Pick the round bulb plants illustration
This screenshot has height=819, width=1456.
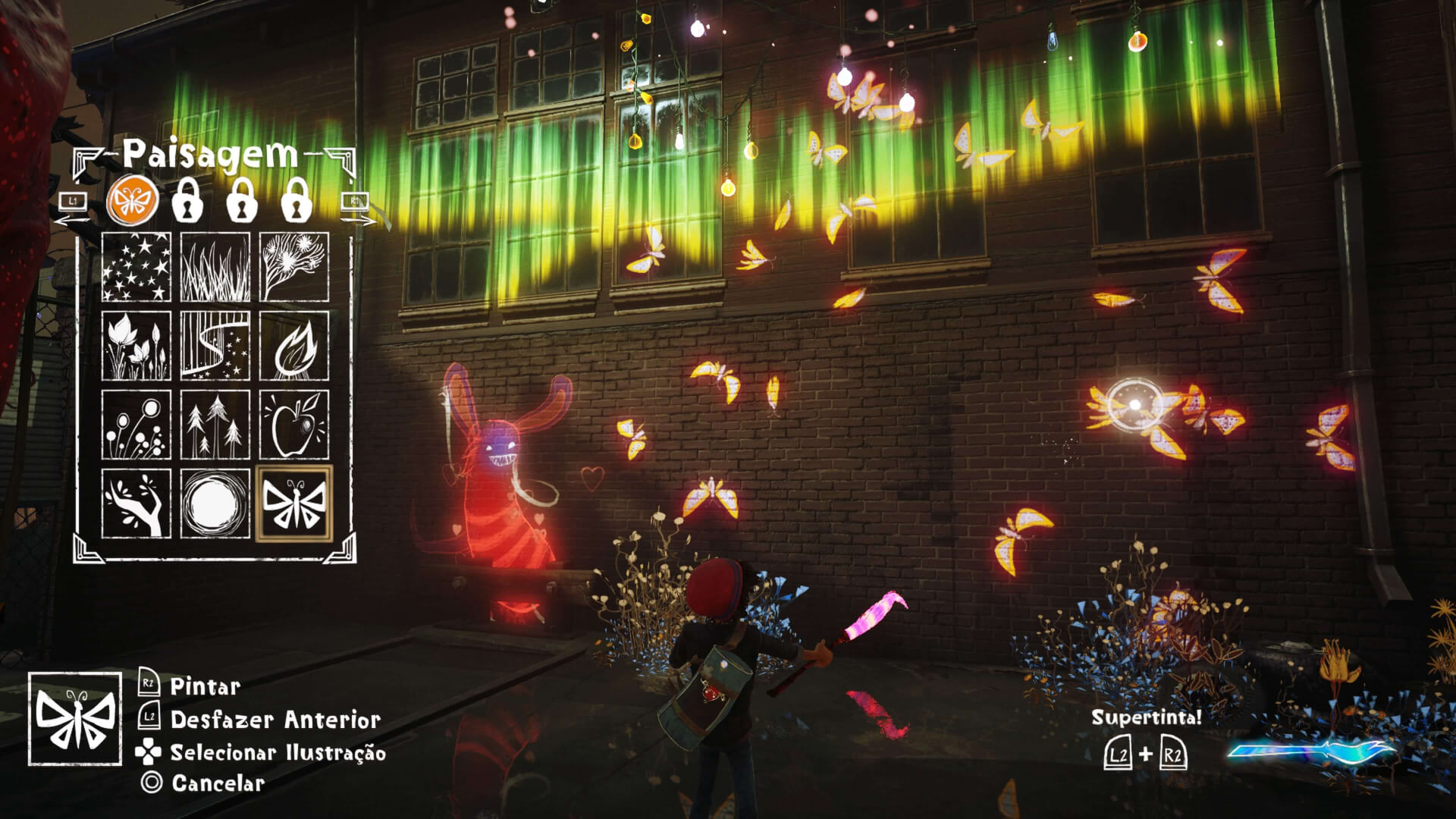pos(136,425)
